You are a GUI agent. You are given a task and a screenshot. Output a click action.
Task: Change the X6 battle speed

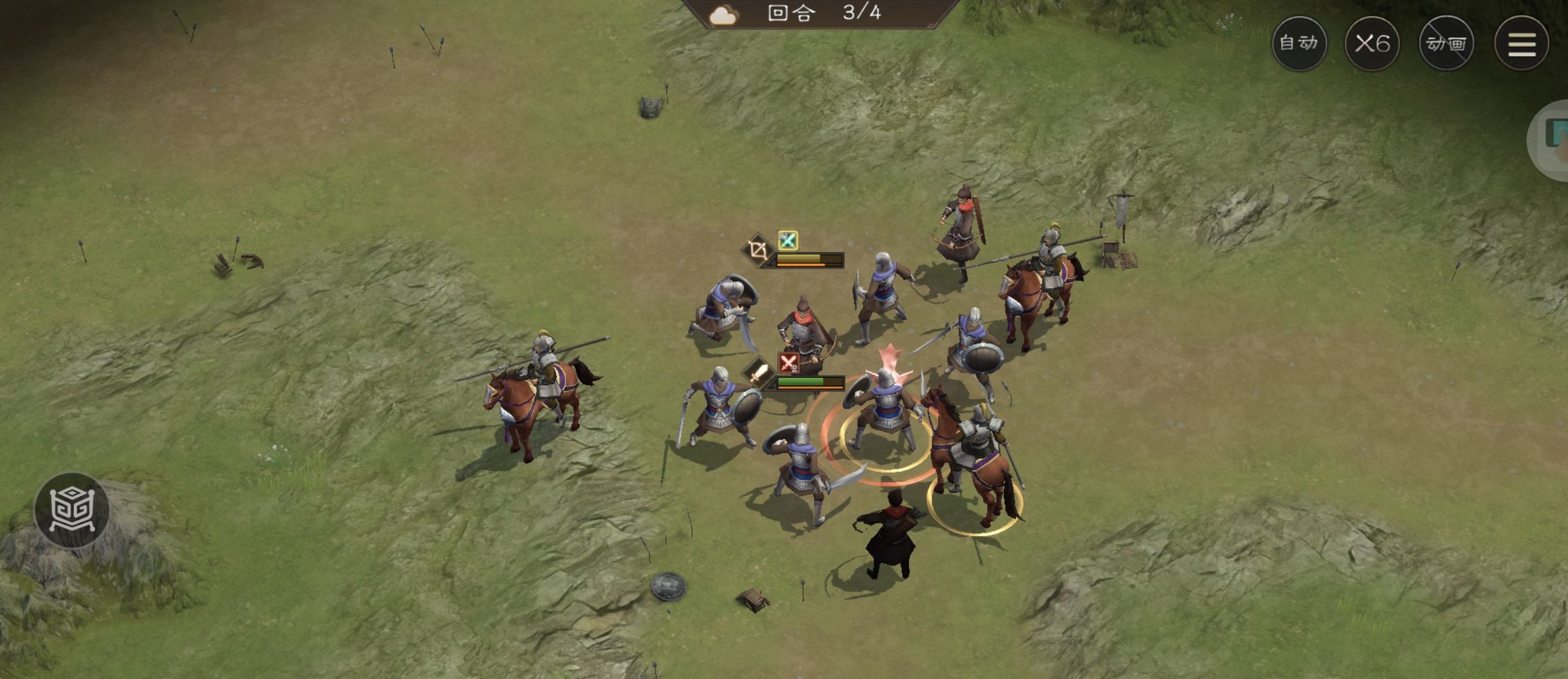pos(1372,43)
